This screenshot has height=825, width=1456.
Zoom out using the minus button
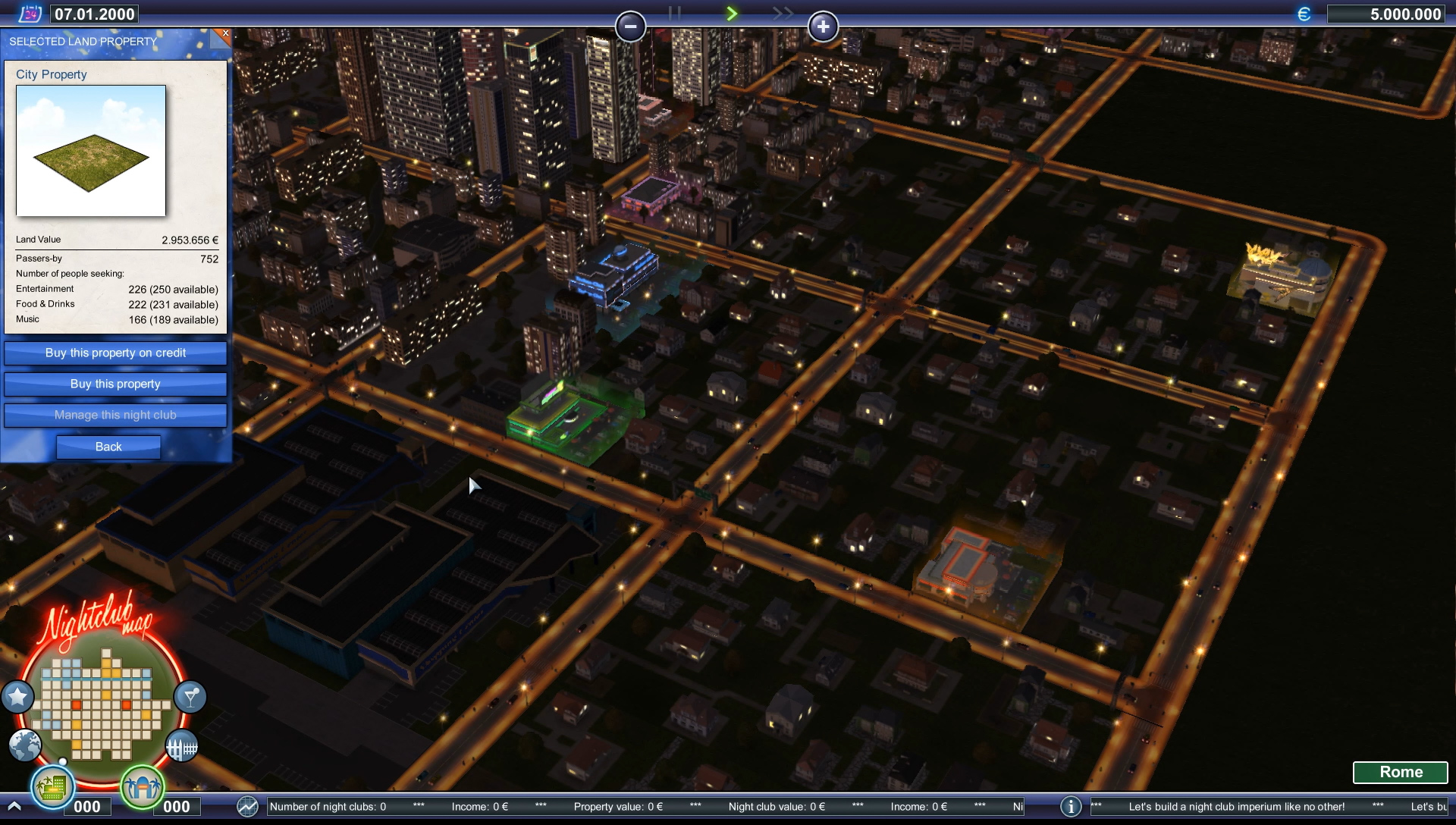pos(630,27)
